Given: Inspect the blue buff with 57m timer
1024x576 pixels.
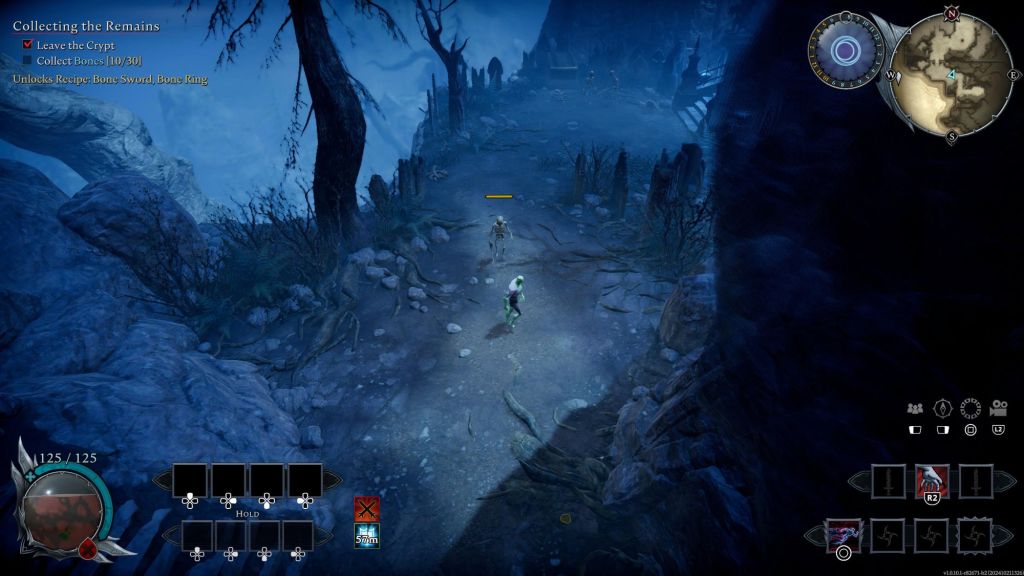Looking at the screenshot, I should coord(367,536).
